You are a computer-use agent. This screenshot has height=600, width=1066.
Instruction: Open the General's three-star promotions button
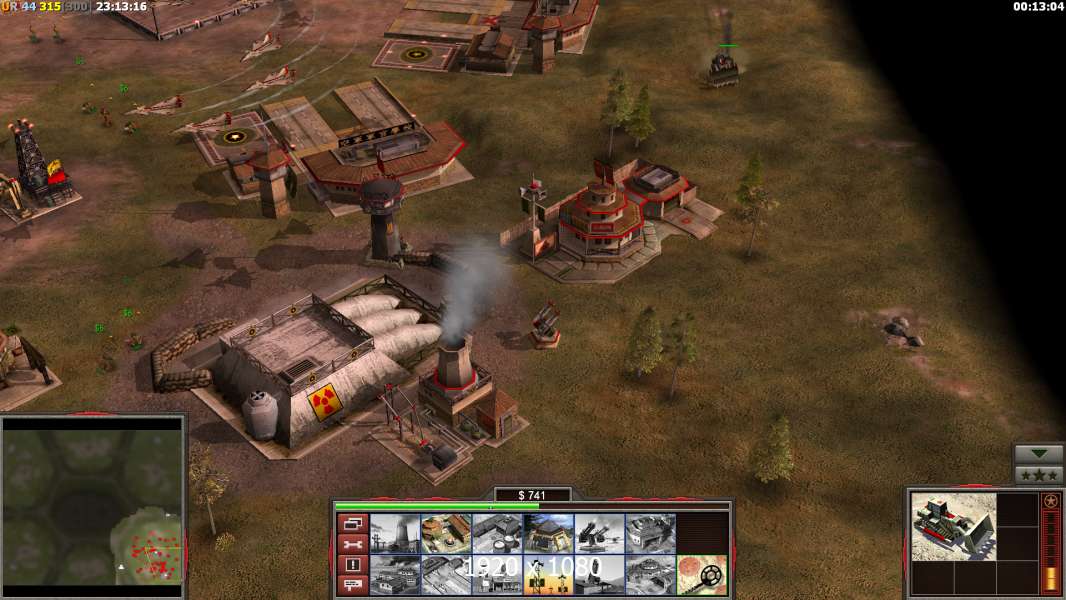(x=1039, y=475)
